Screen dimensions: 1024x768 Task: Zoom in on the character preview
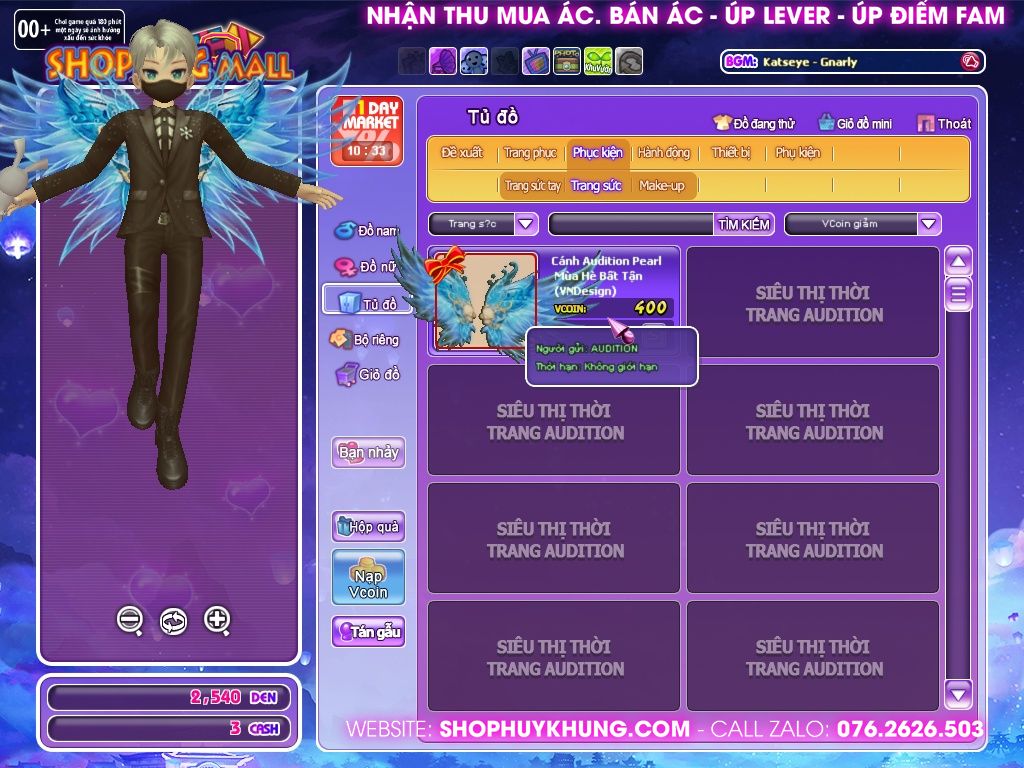pyautogui.click(x=217, y=620)
